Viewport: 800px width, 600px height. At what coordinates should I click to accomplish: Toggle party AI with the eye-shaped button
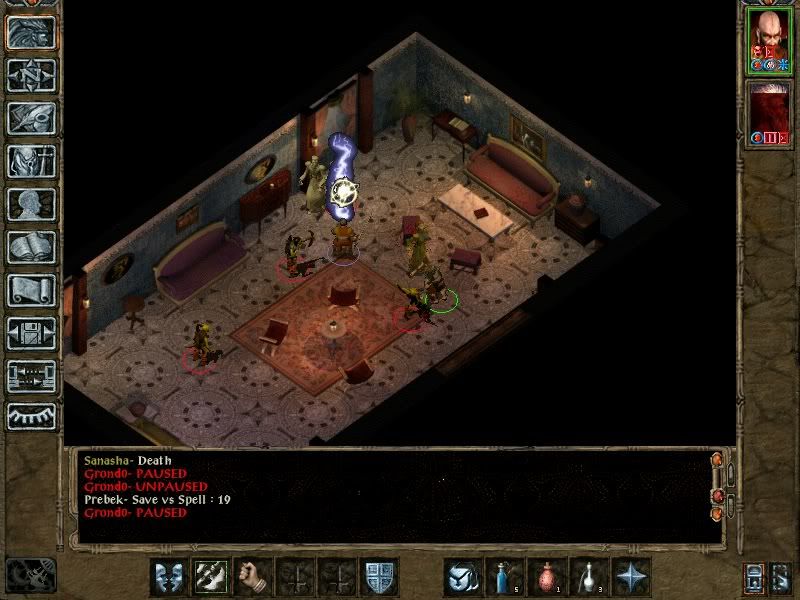[31, 416]
